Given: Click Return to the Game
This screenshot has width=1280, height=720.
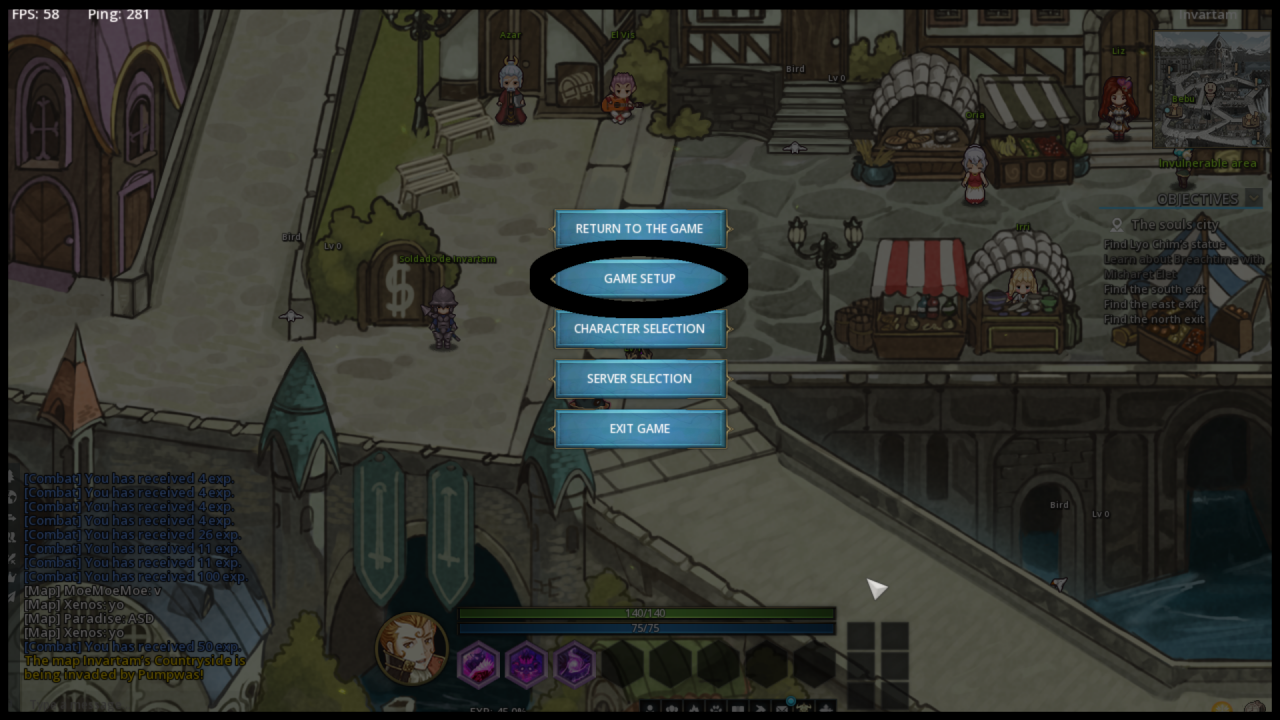Looking at the screenshot, I should click(x=640, y=229).
